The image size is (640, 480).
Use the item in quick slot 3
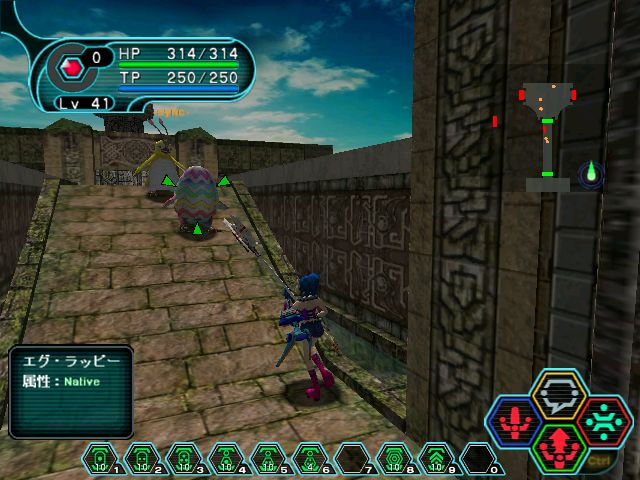[x=183, y=458]
